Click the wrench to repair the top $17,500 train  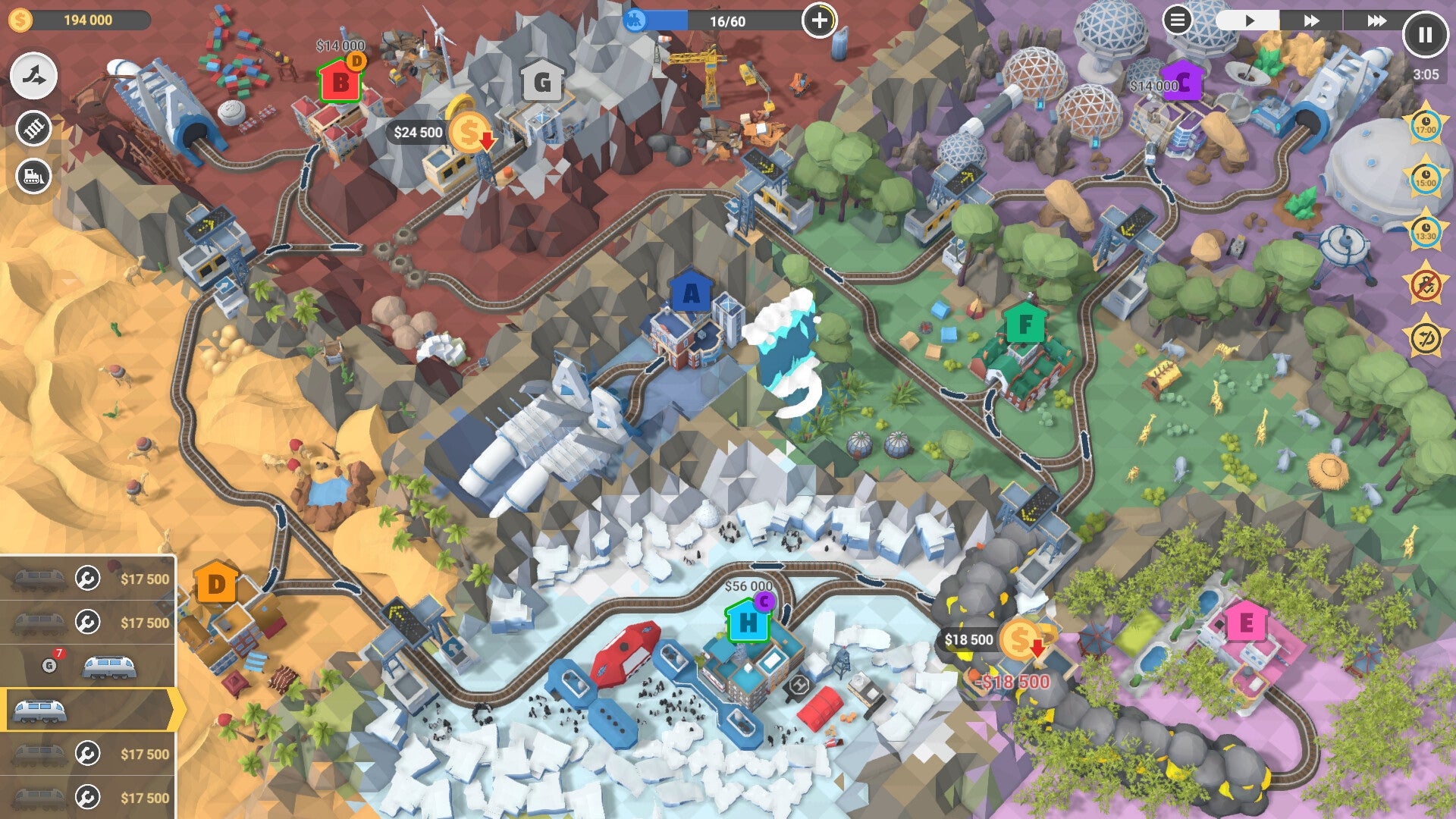pos(87,578)
